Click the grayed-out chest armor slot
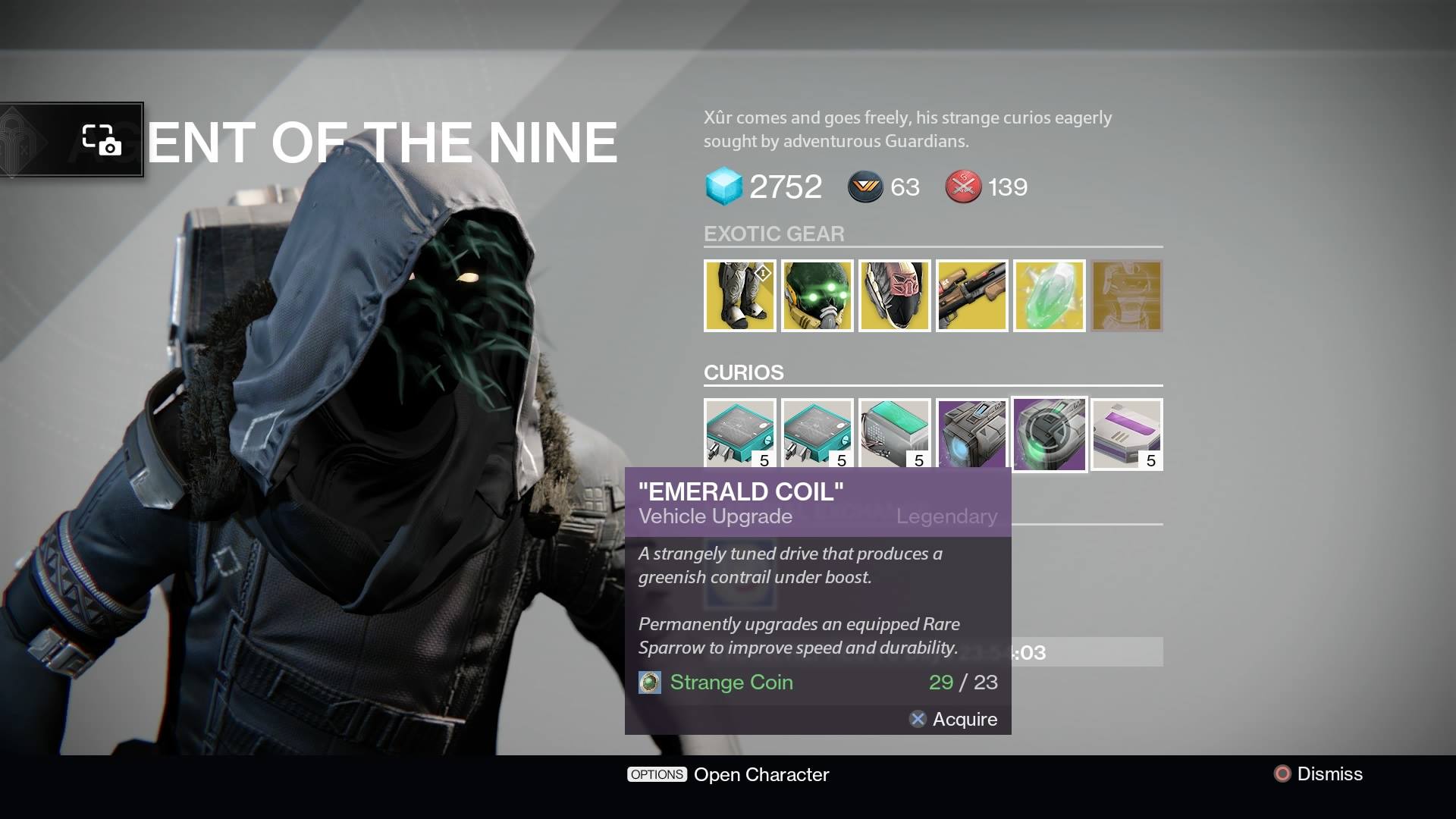Image resolution: width=1456 pixels, height=819 pixels. click(x=1127, y=296)
